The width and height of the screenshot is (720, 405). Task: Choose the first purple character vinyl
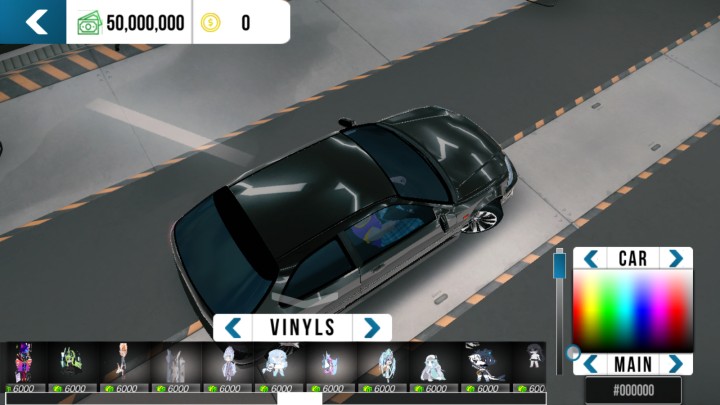click(24, 362)
